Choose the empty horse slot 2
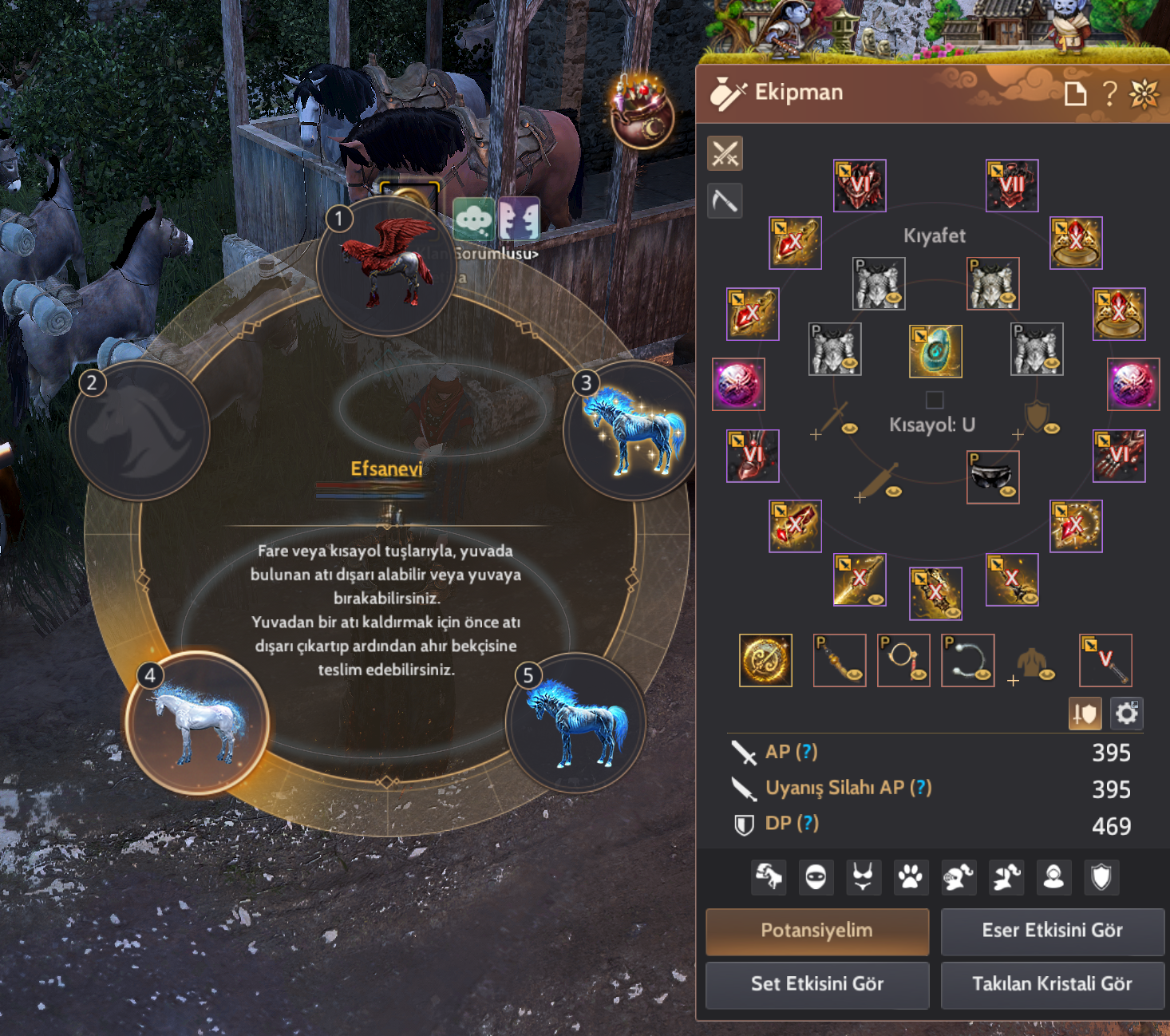Viewport: 1170px width, 1036px height. tap(140, 429)
